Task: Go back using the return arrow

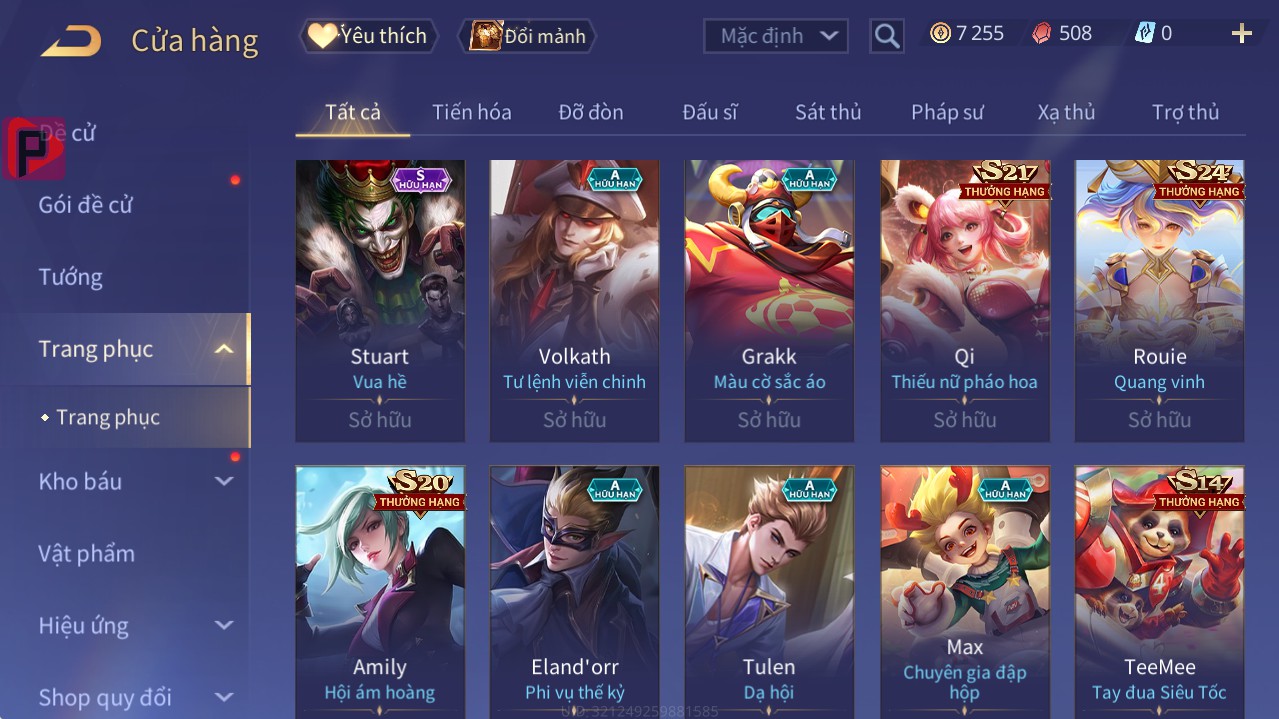Action: 70,41
